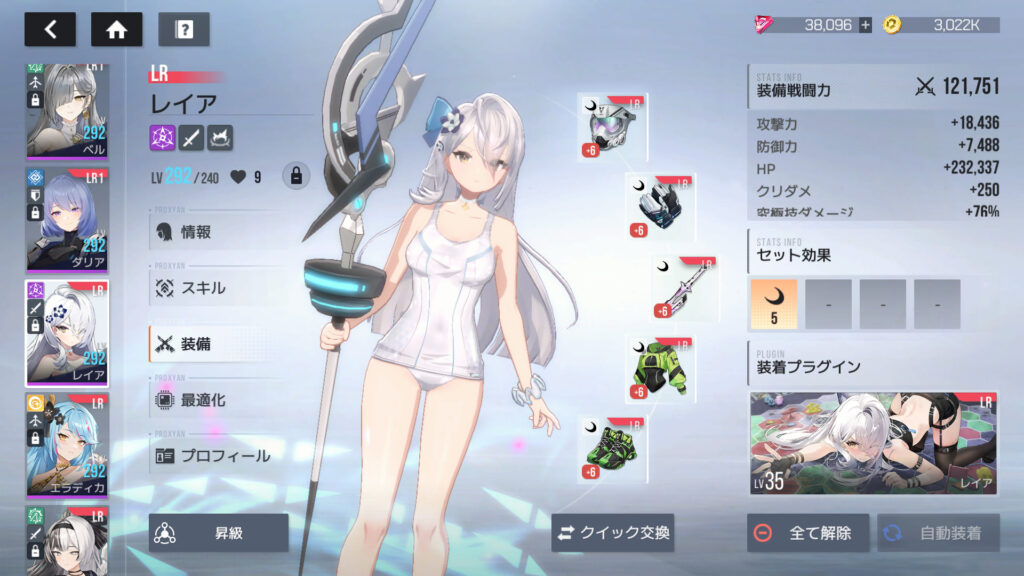Select the equipped gauntlet slot
Image resolution: width=1024 pixels, height=576 pixels.
tap(660, 207)
